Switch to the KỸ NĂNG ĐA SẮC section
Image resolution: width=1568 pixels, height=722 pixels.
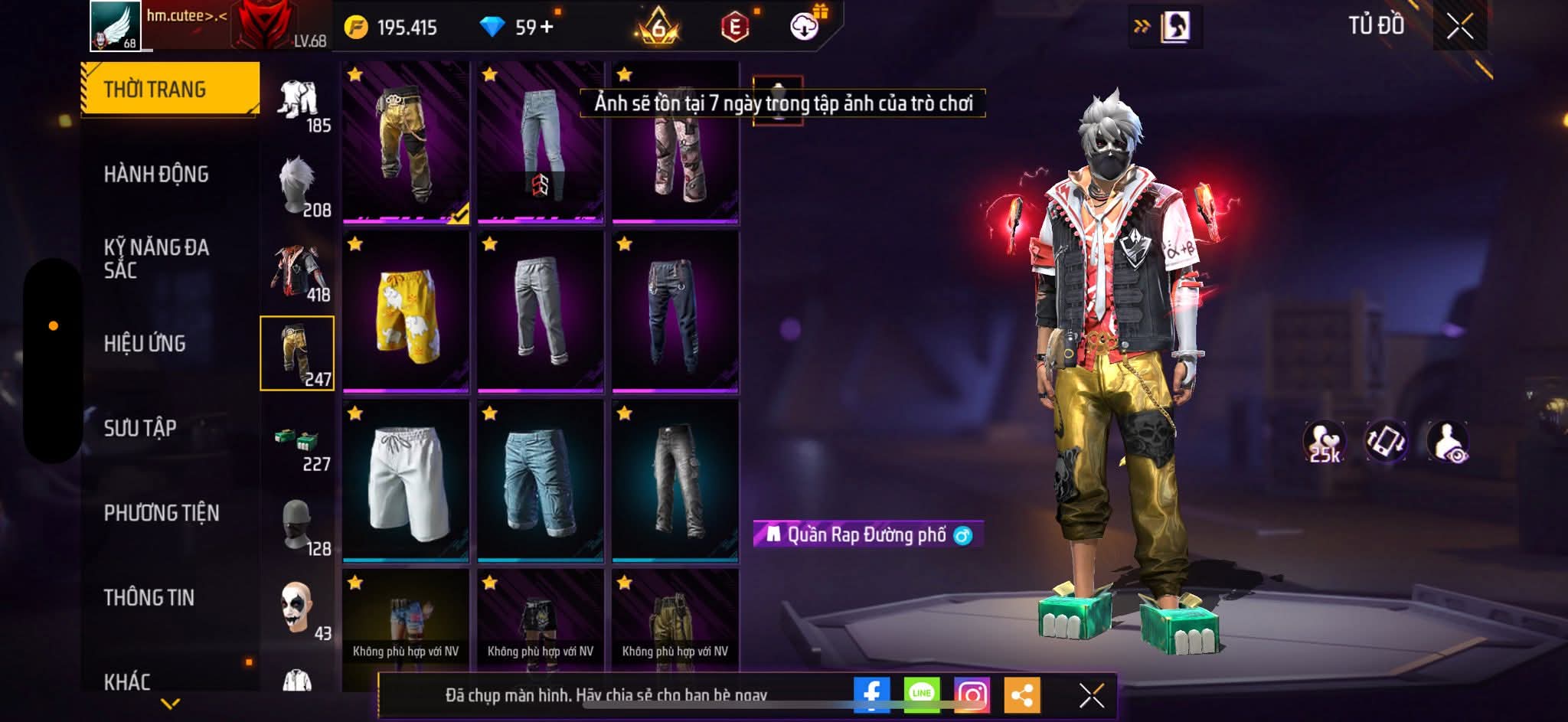(156, 259)
